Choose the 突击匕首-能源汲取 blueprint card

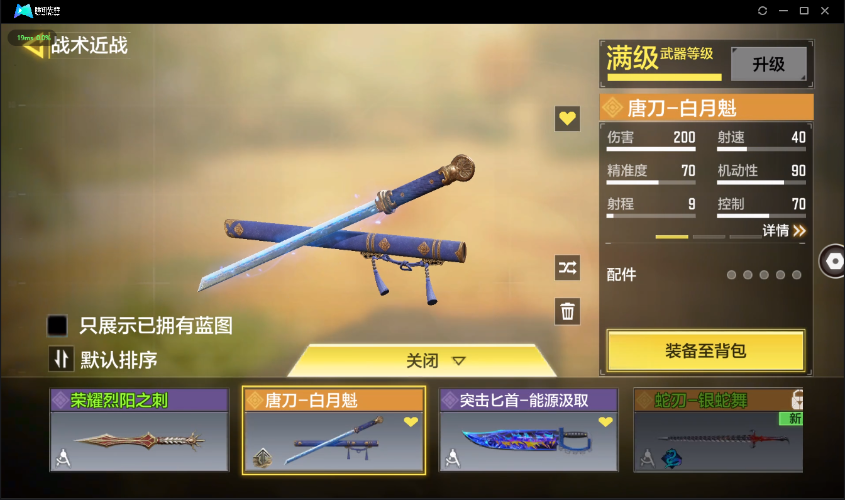(530, 430)
